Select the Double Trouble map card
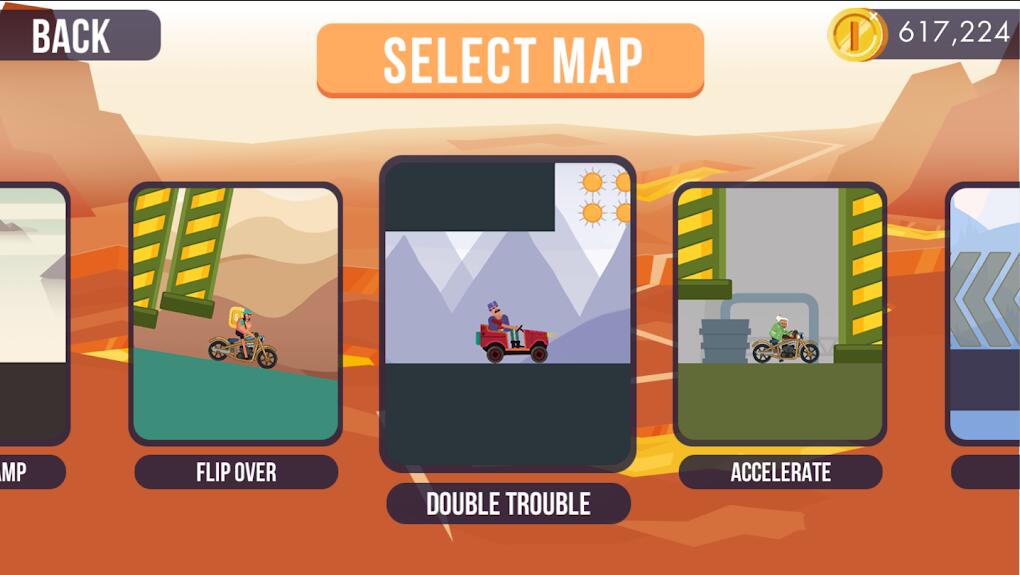The height and width of the screenshot is (575, 1020). click(x=507, y=313)
